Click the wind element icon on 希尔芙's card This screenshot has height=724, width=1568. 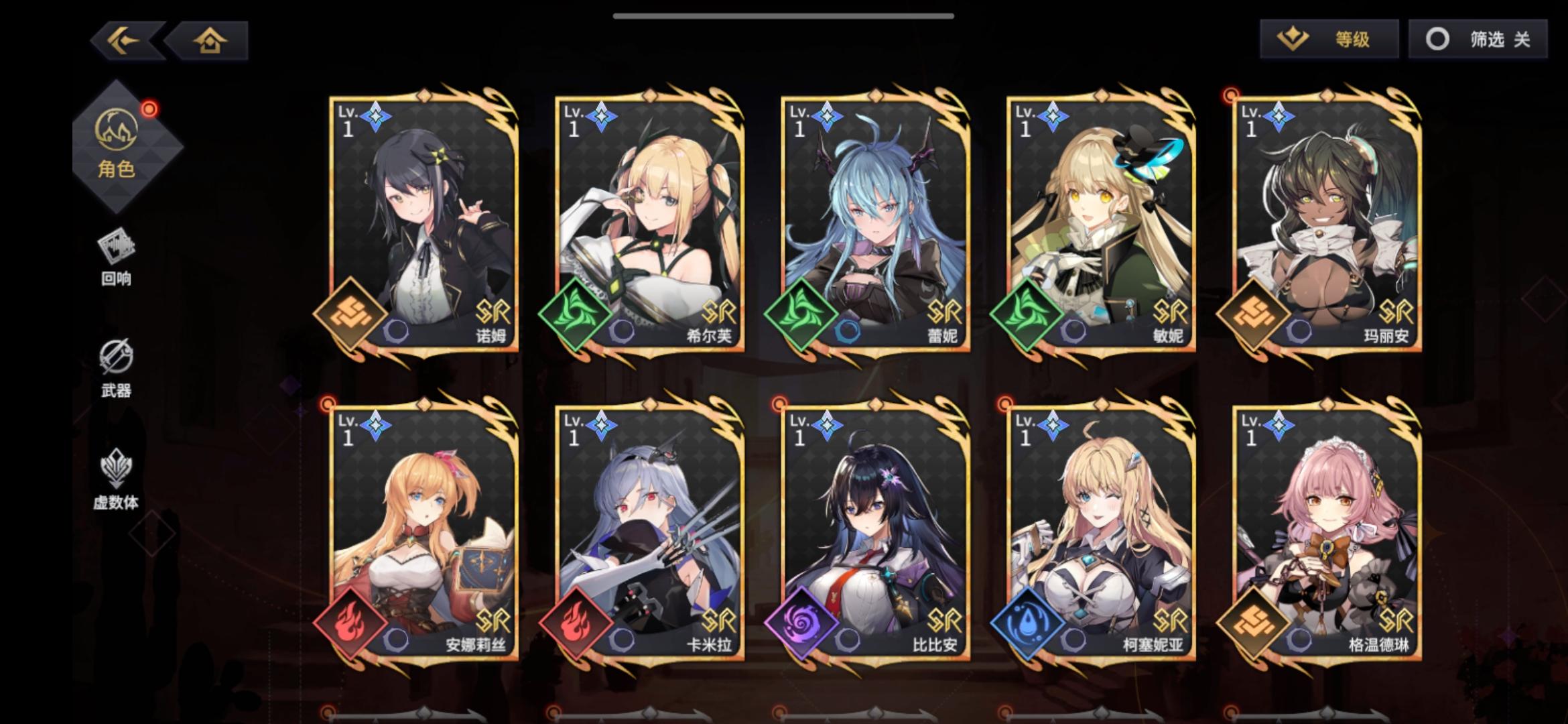click(x=575, y=315)
